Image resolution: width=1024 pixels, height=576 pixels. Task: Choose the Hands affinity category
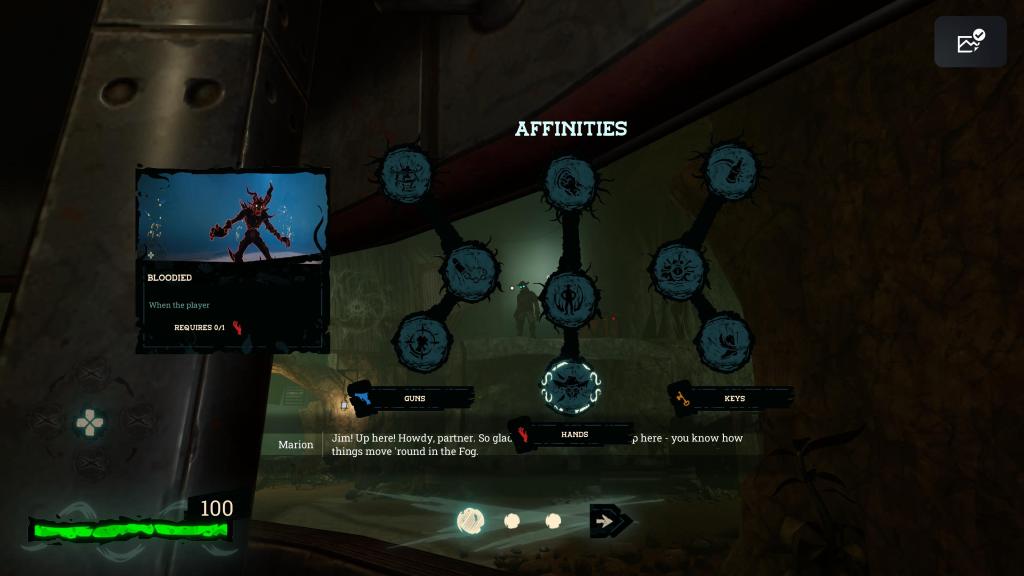pyautogui.click(x=573, y=434)
